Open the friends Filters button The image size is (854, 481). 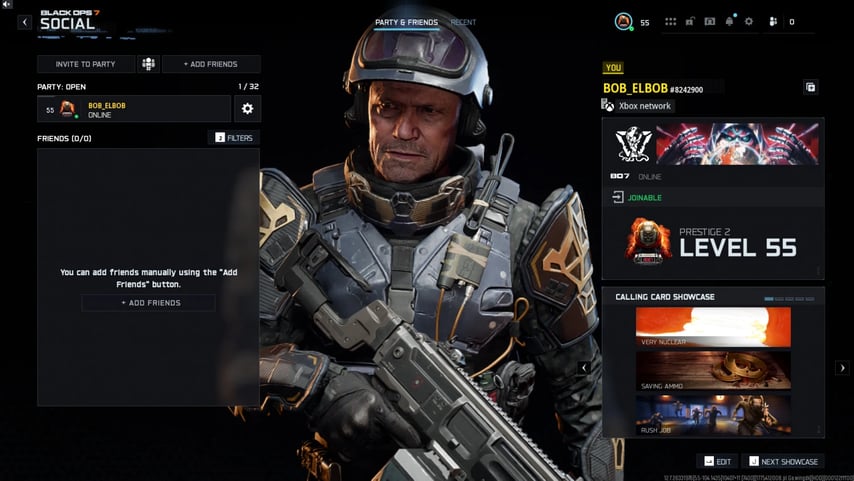(x=234, y=138)
